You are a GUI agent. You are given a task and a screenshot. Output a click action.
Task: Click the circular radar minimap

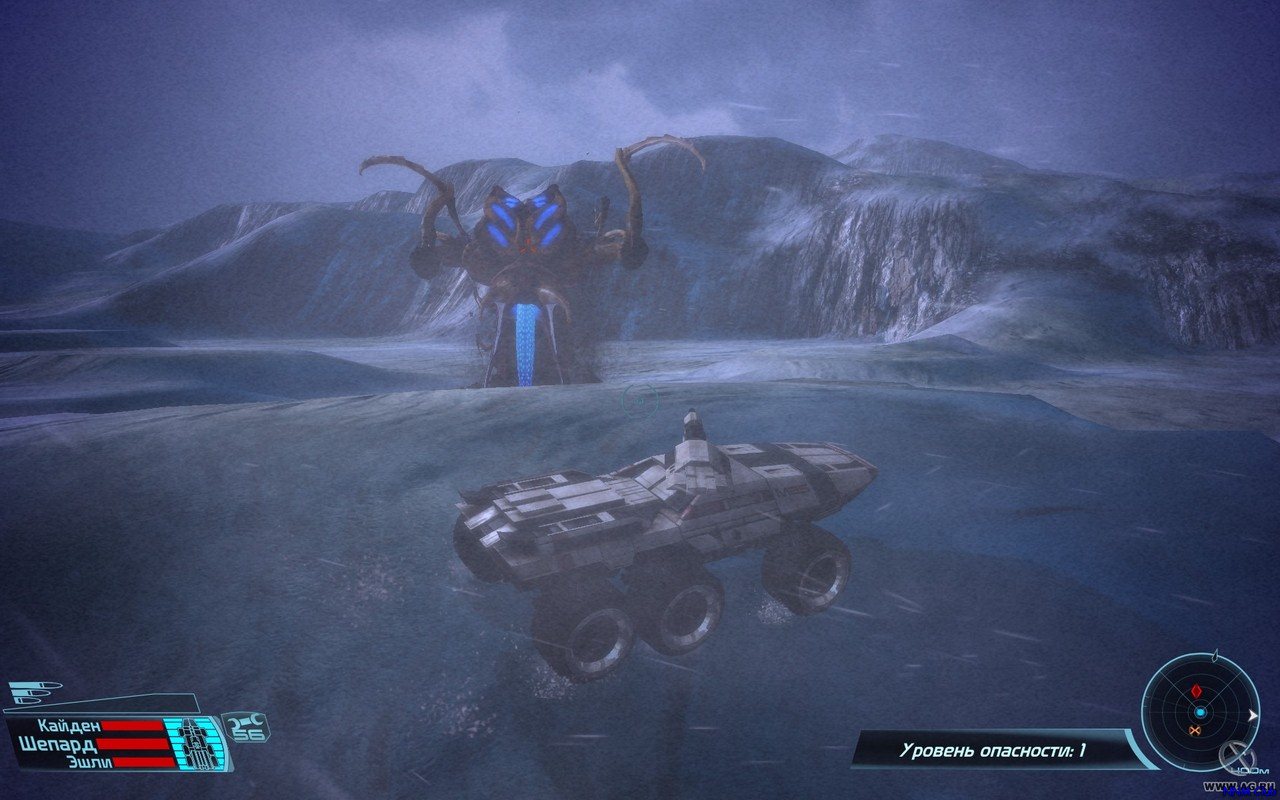[x=1200, y=712]
